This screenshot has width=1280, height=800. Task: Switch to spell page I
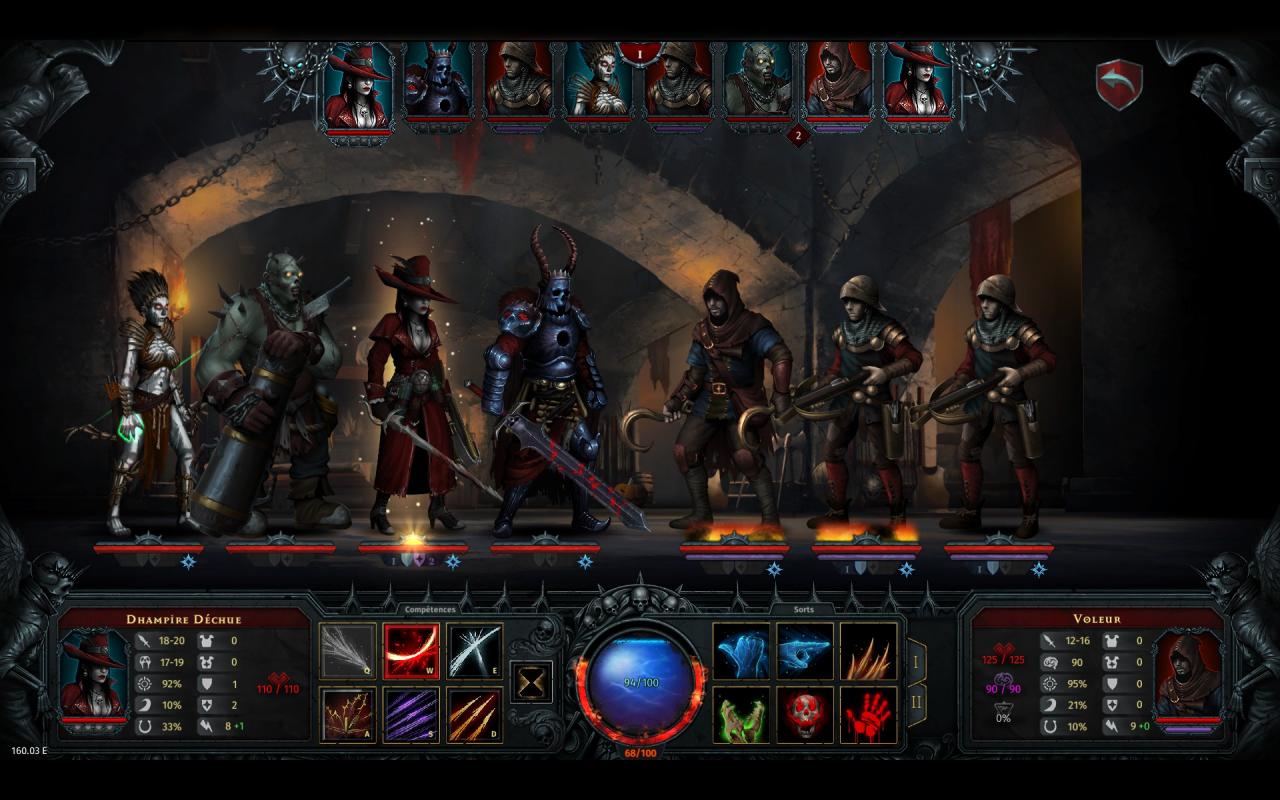coord(915,662)
